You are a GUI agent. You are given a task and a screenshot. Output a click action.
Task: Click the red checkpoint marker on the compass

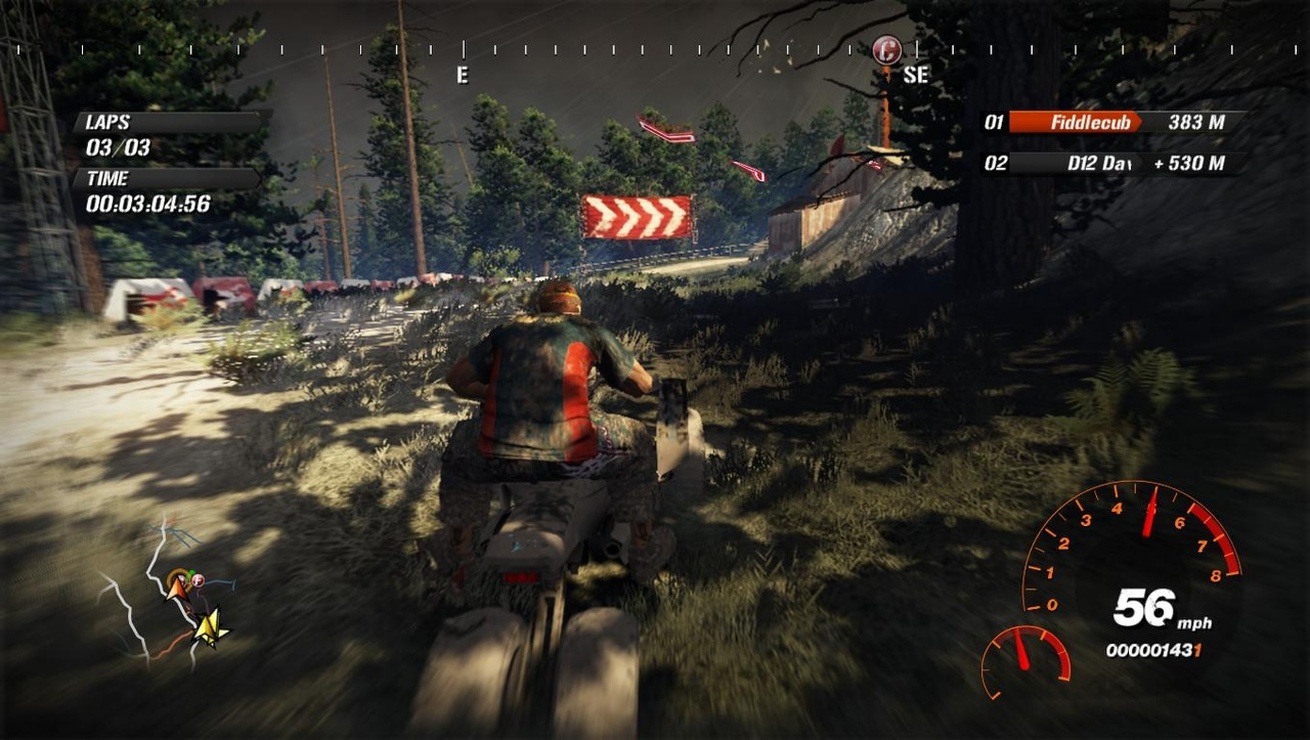click(x=886, y=50)
